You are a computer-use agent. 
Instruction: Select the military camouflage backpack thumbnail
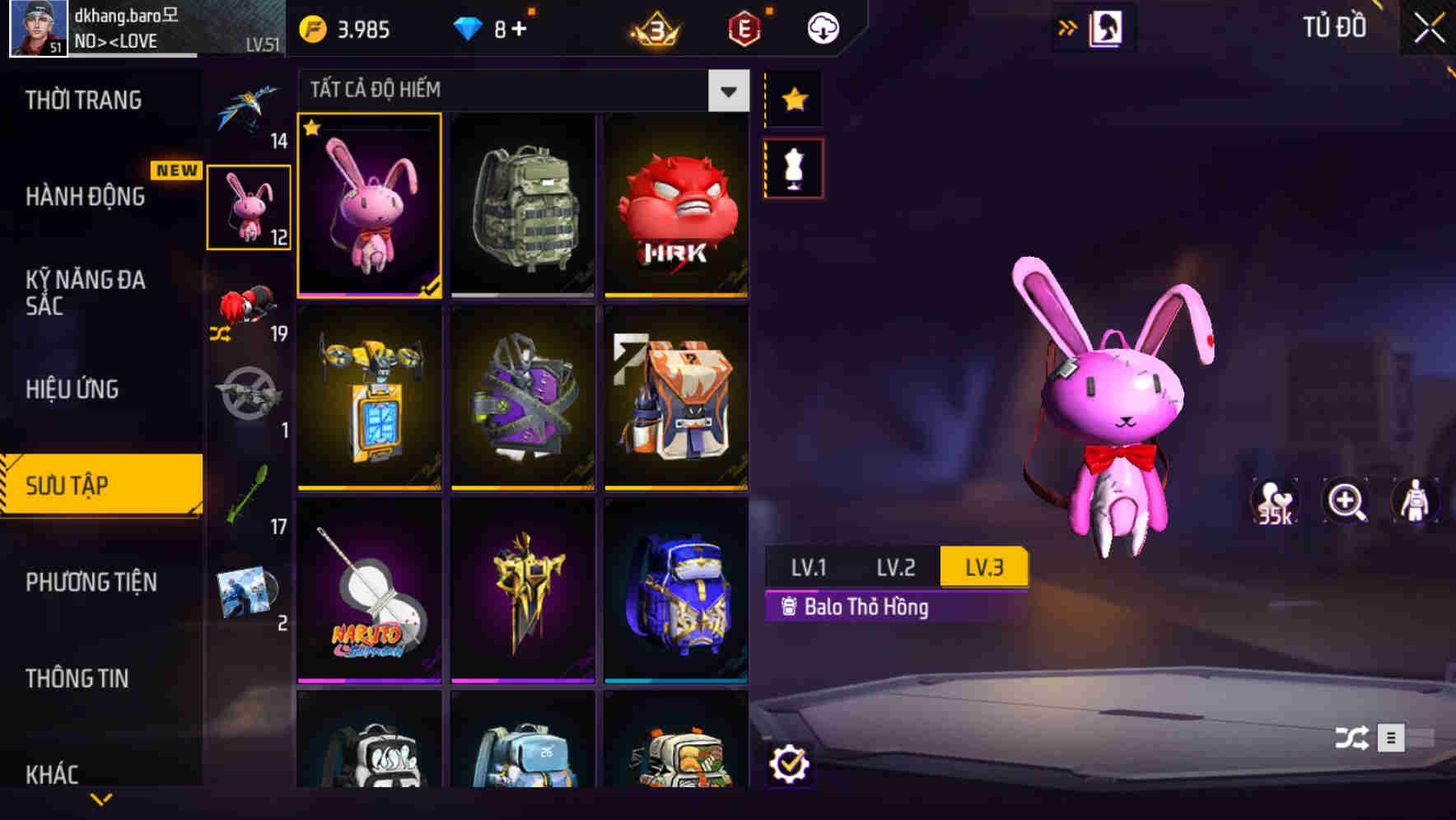[522, 207]
